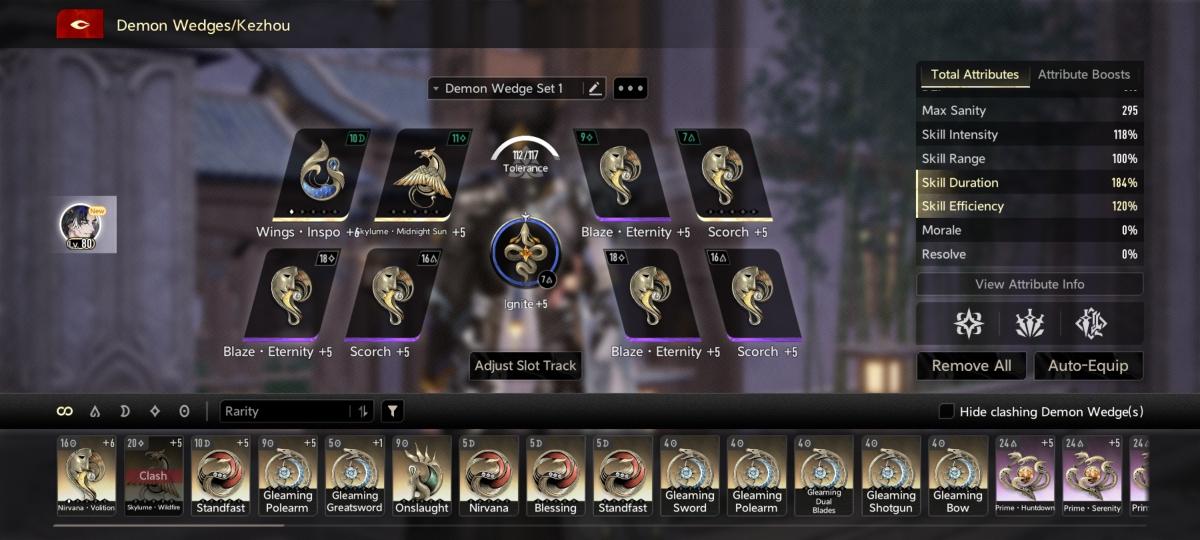Click the Remove All button
Viewport: 1200px width, 540px height.
click(971, 366)
